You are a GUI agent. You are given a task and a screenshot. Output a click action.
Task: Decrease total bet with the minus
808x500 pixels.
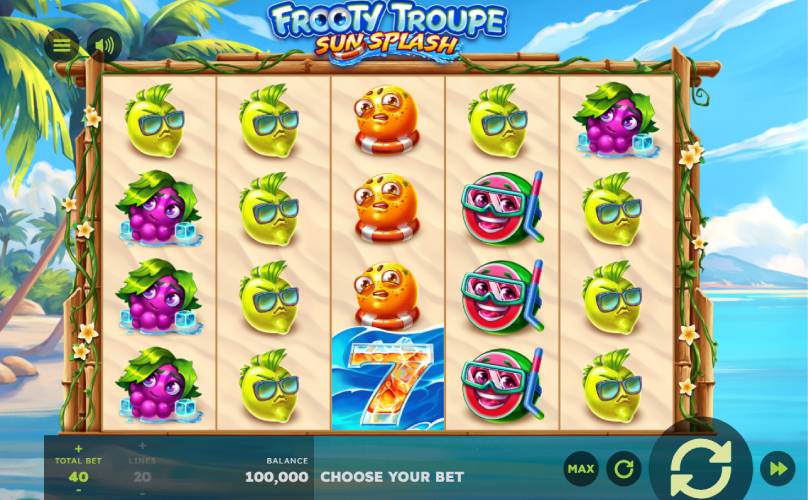(79, 490)
